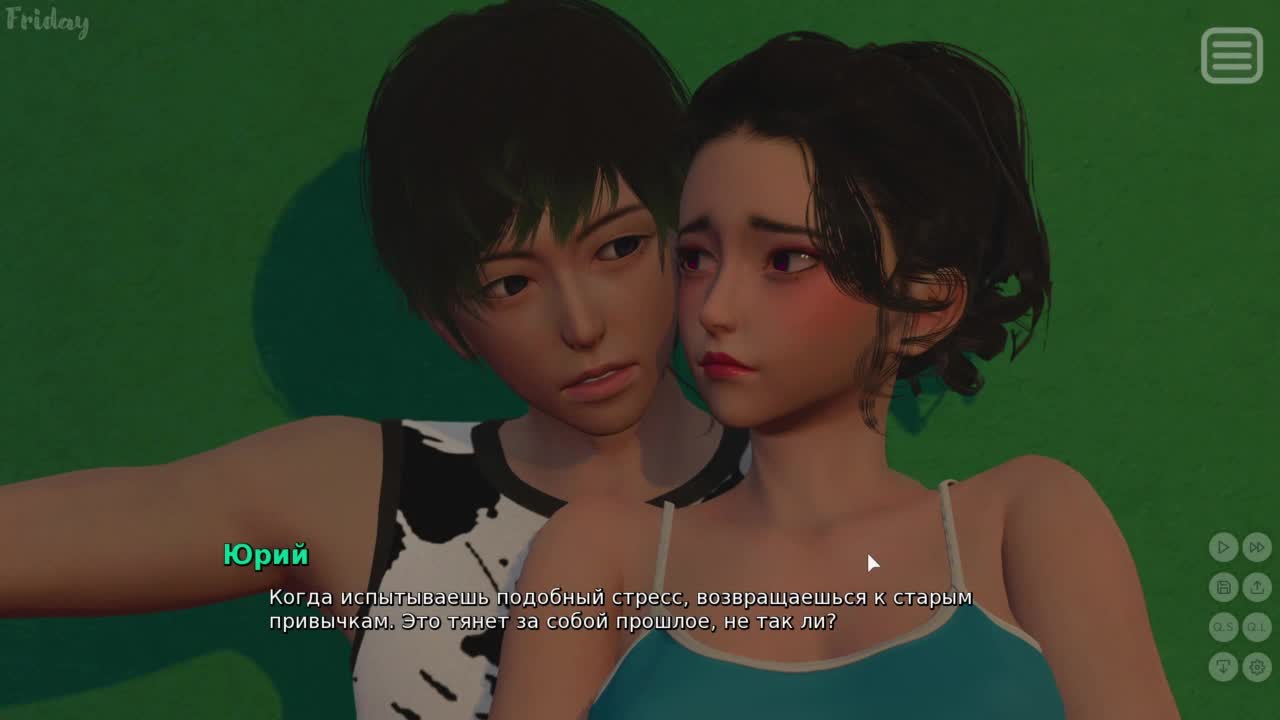Open the save game floppy disk icon

[1223, 587]
